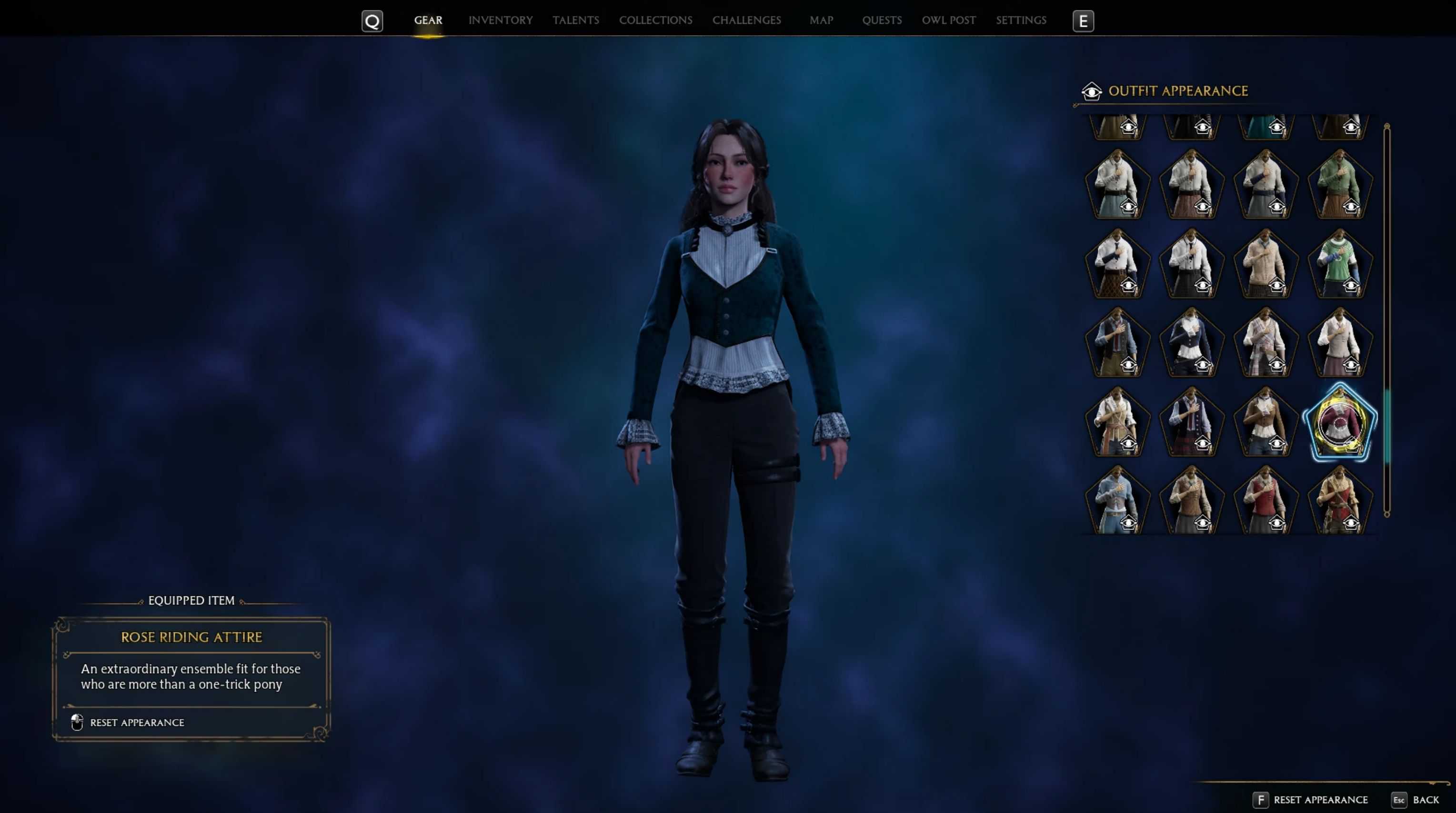The width and height of the screenshot is (1456, 813).
Task: Open the Talents tab
Action: point(575,20)
